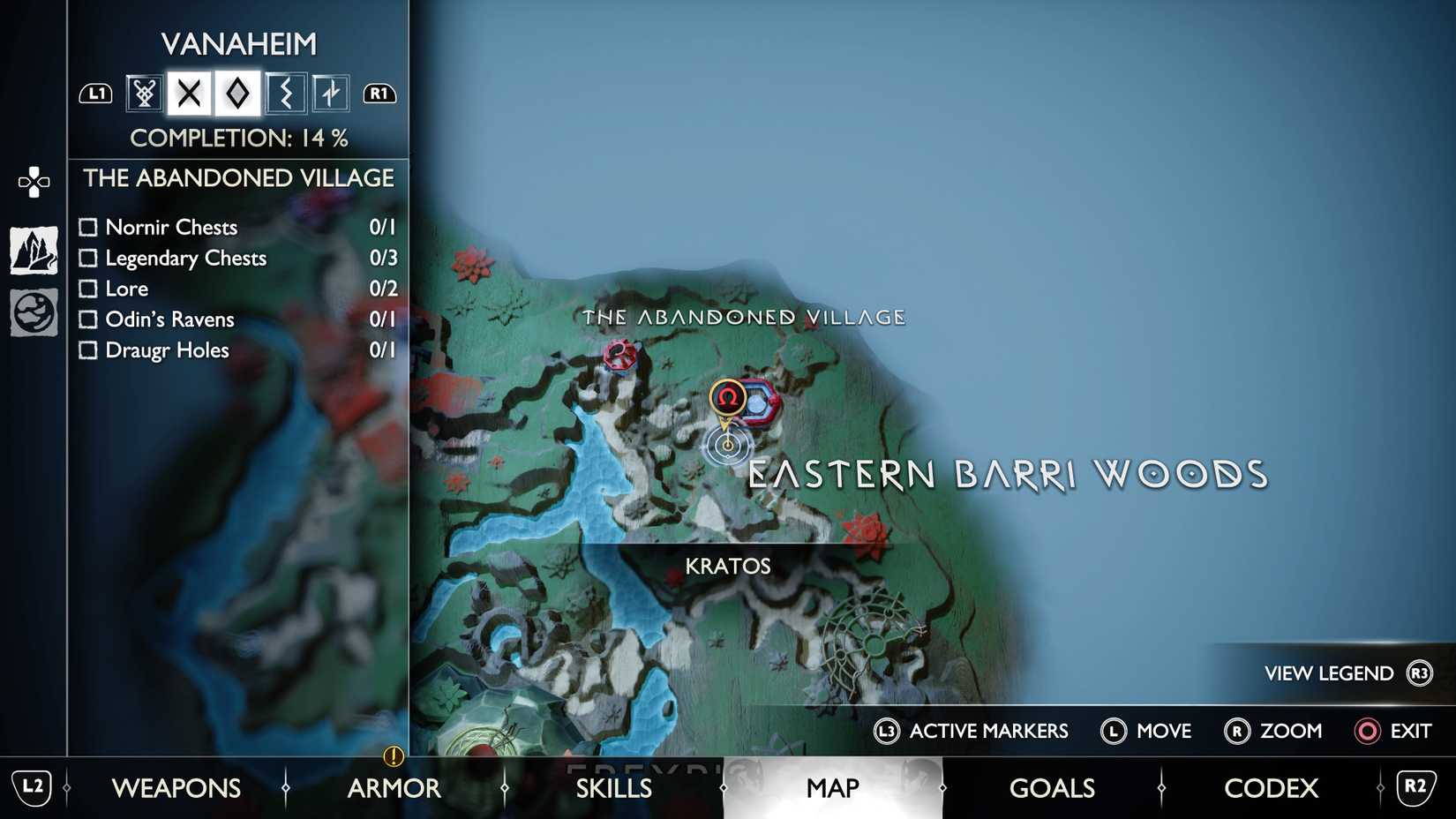This screenshot has width=1456, height=819.
Task: Click the exclamation warning marker near Freyr's camp
Action: pos(393,755)
